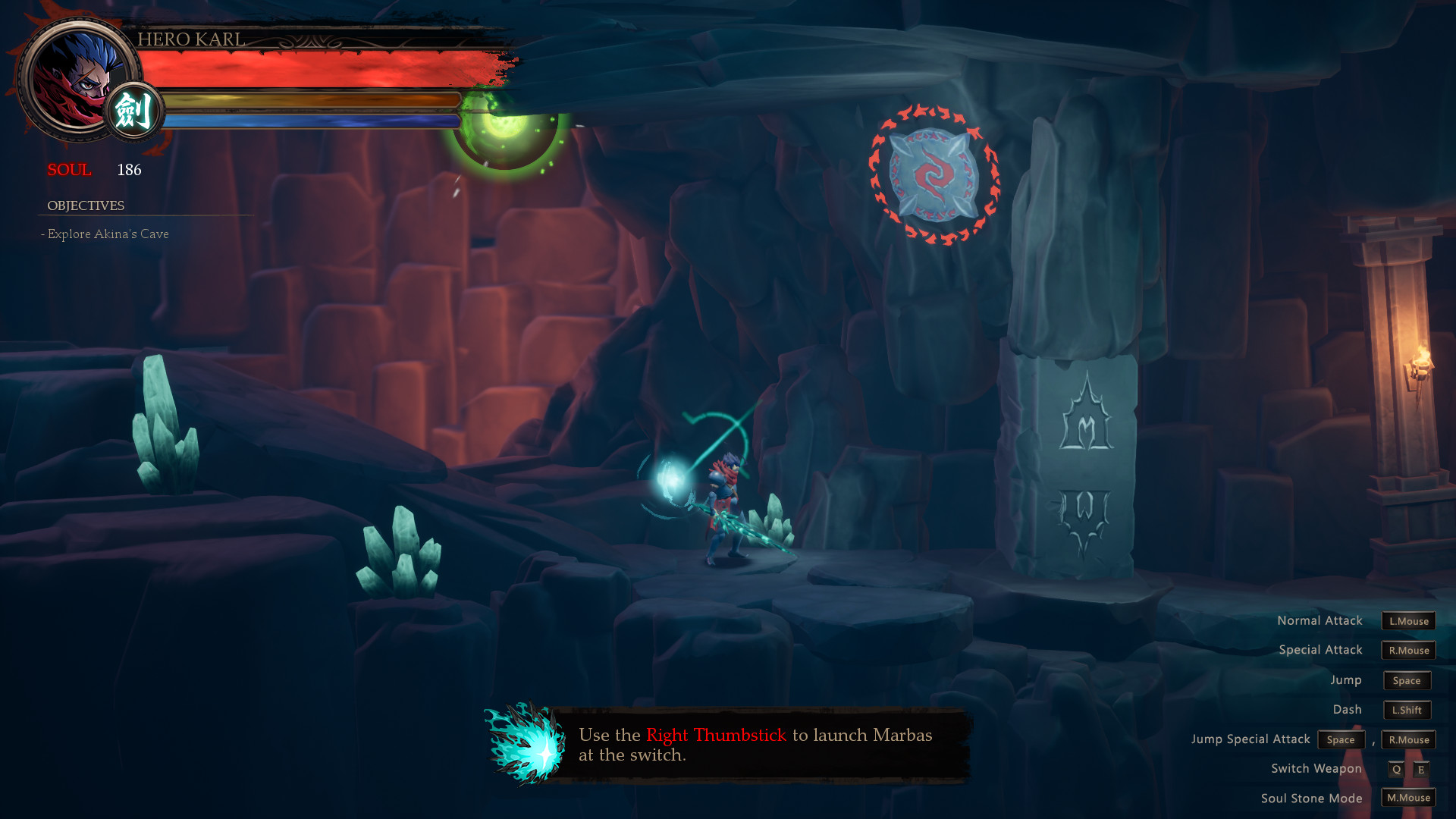Click the L.Shift keybind for Dash
Image resolution: width=1456 pixels, height=819 pixels.
[x=1407, y=710]
